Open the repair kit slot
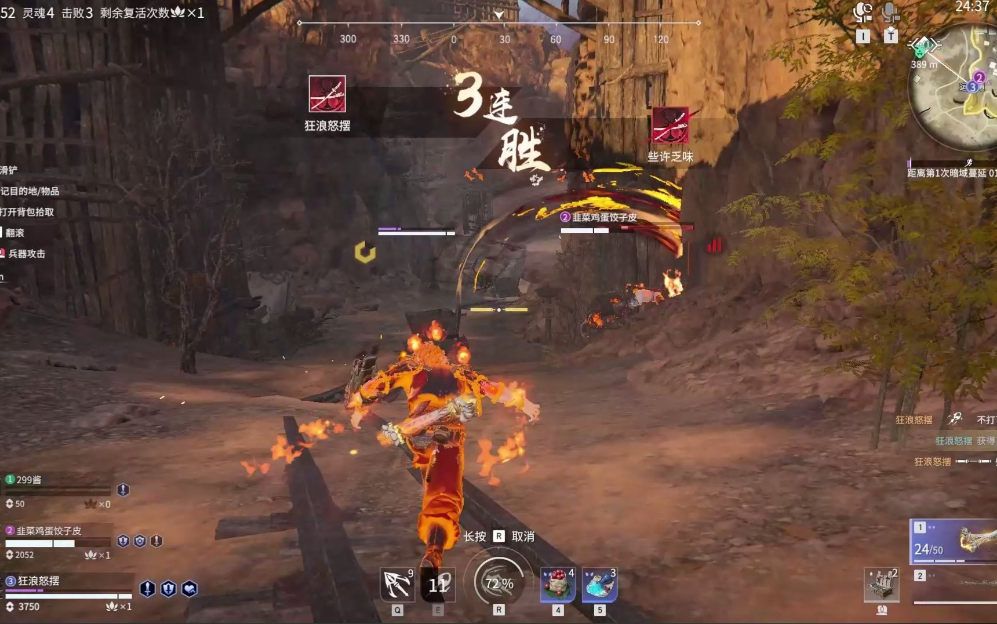 tap(881, 585)
